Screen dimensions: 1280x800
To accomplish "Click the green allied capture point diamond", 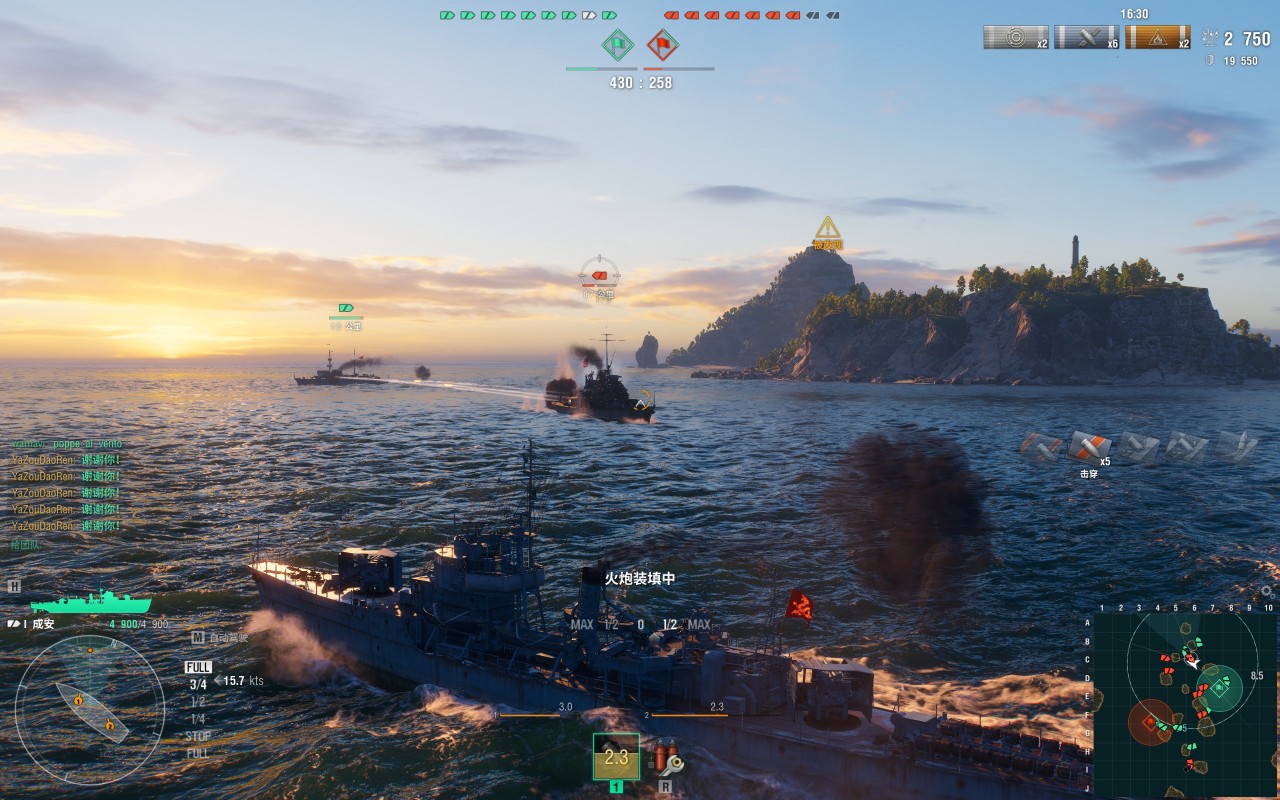I will pyautogui.click(x=618, y=44).
